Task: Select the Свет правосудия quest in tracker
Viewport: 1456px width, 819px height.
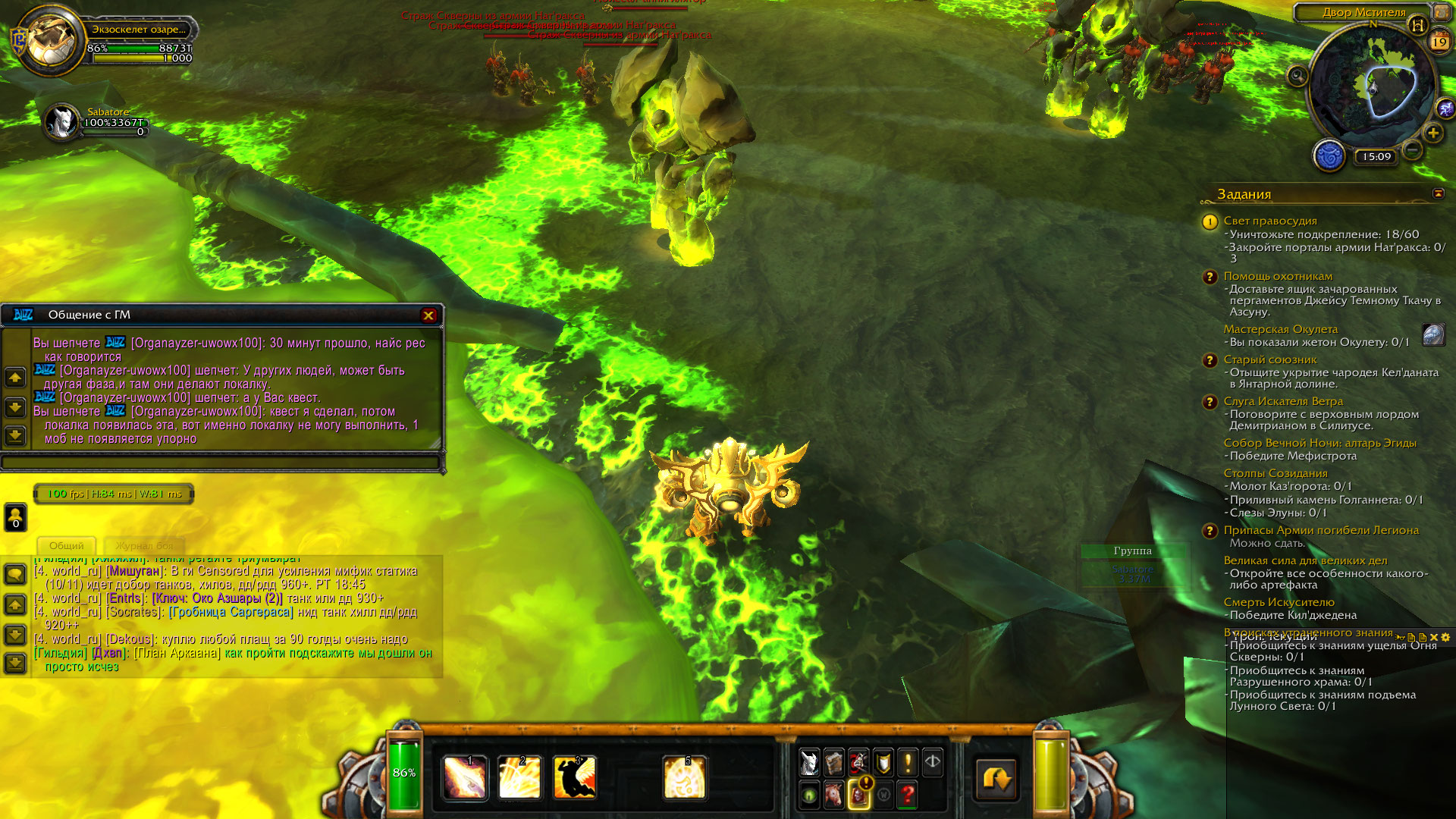Action: [1269, 221]
